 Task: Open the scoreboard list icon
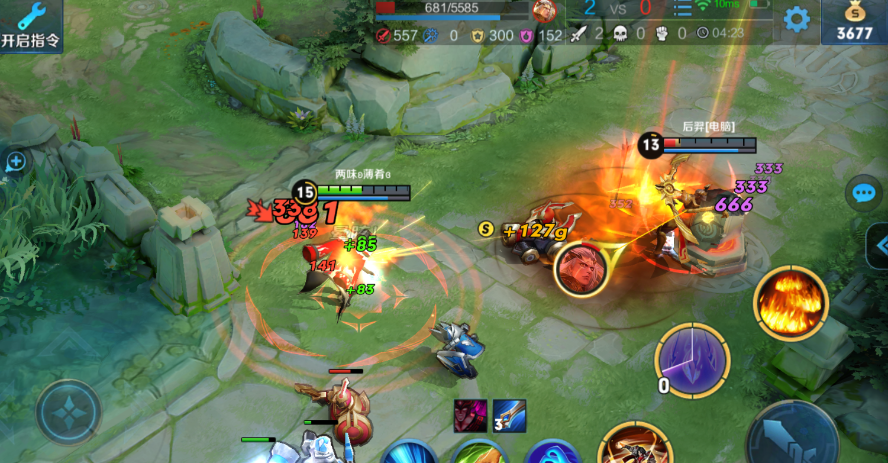coord(682,9)
